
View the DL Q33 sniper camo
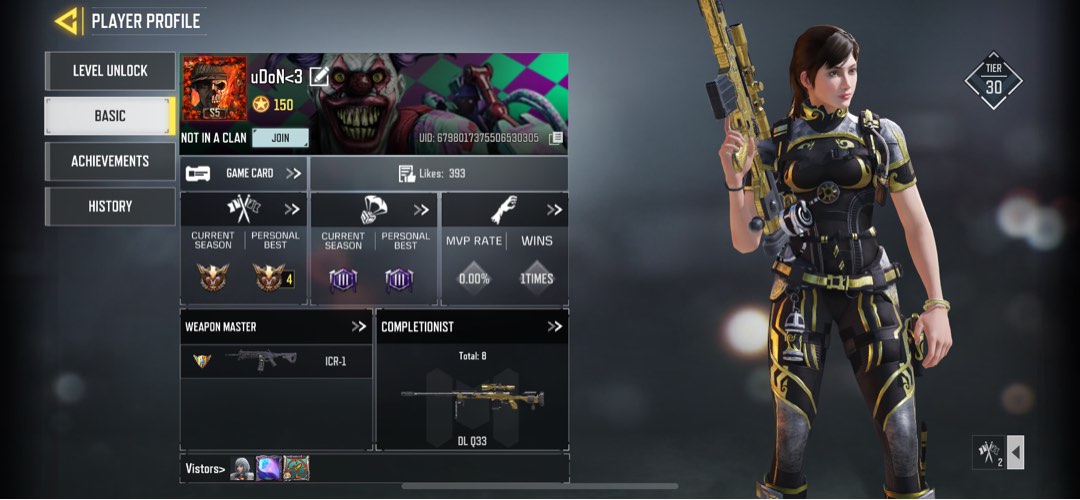tap(472, 400)
